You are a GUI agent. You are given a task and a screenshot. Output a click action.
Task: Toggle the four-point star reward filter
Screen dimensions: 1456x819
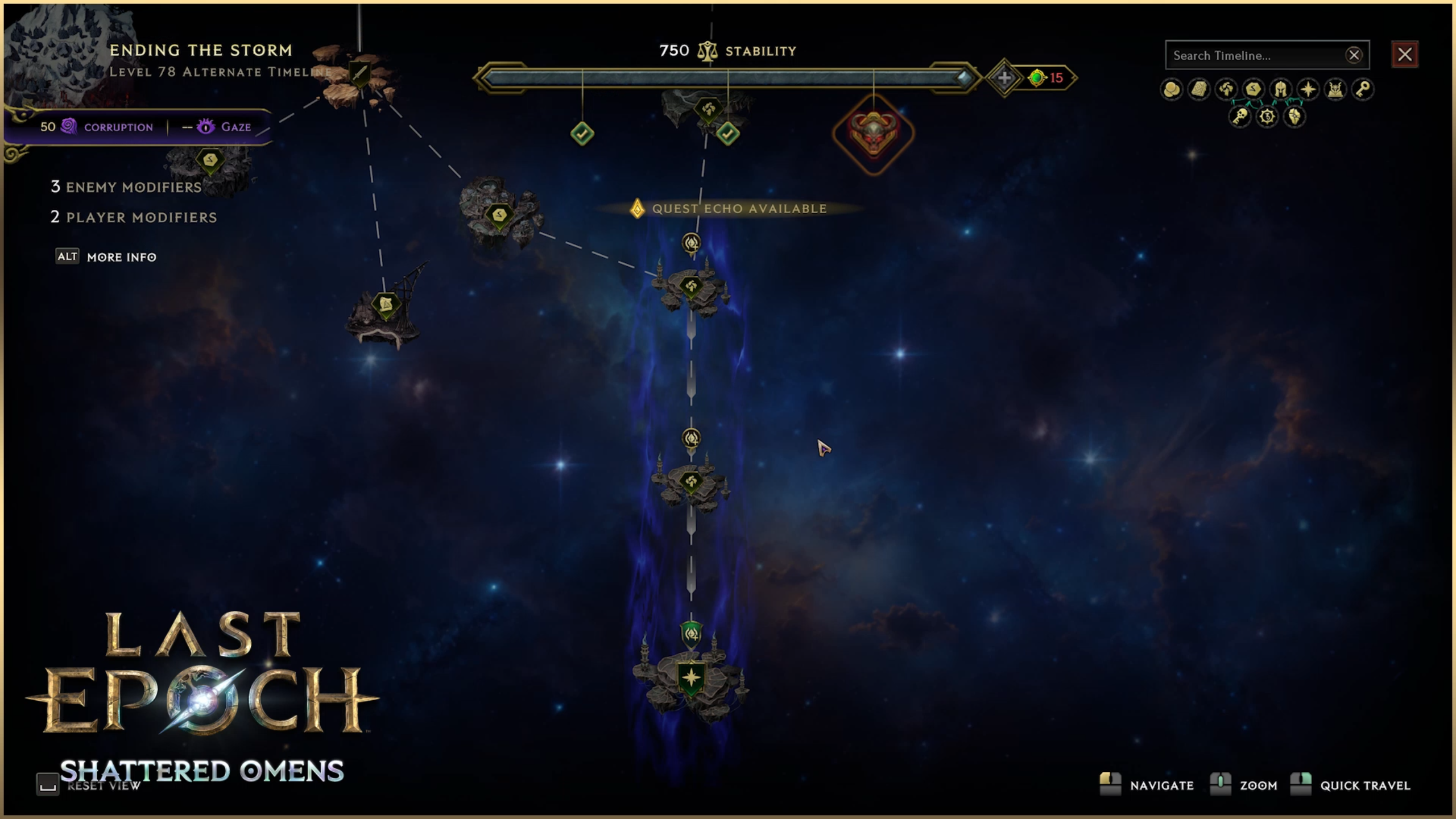point(1308,89)
